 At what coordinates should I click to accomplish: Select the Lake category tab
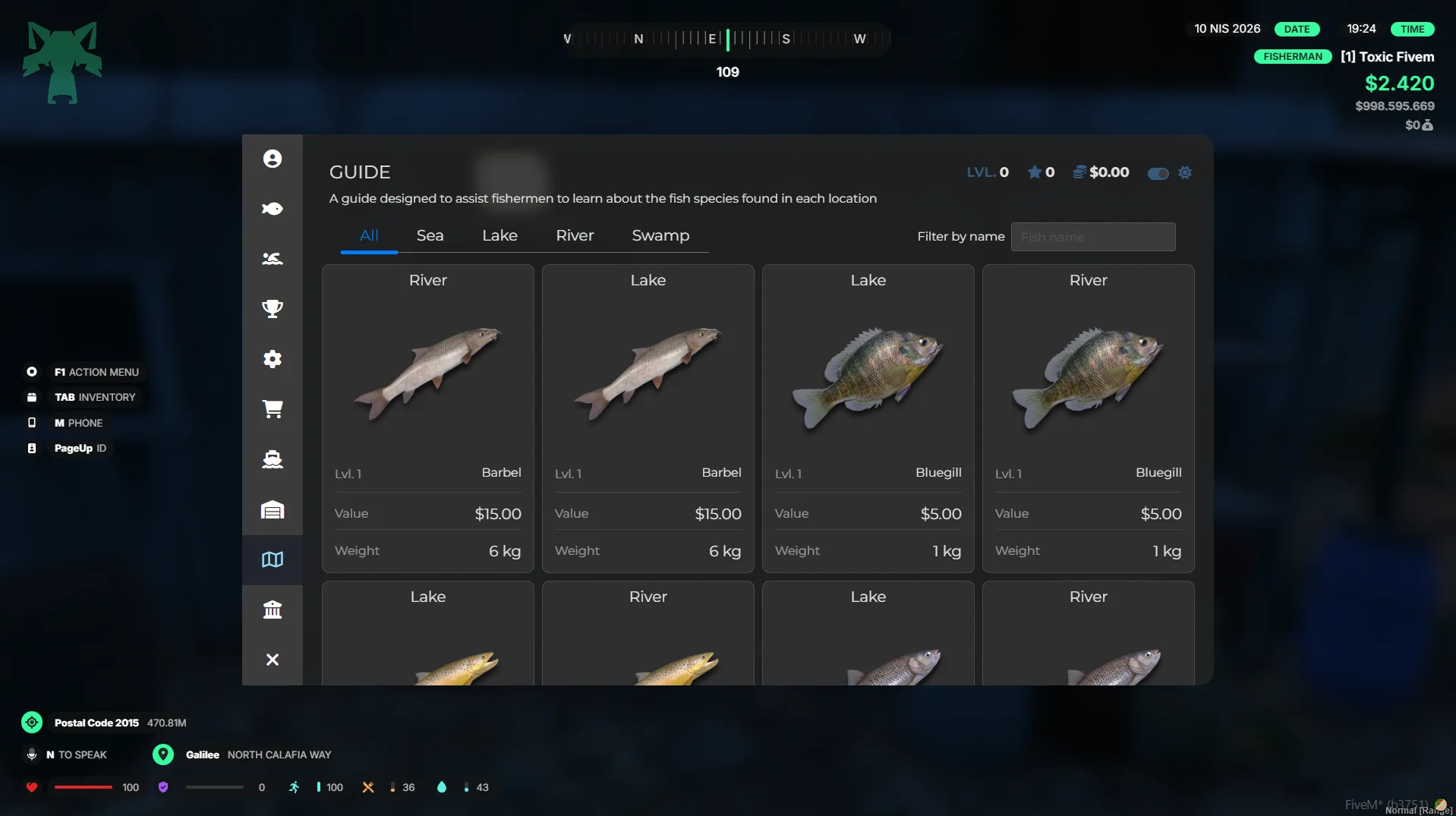[500, 236]
